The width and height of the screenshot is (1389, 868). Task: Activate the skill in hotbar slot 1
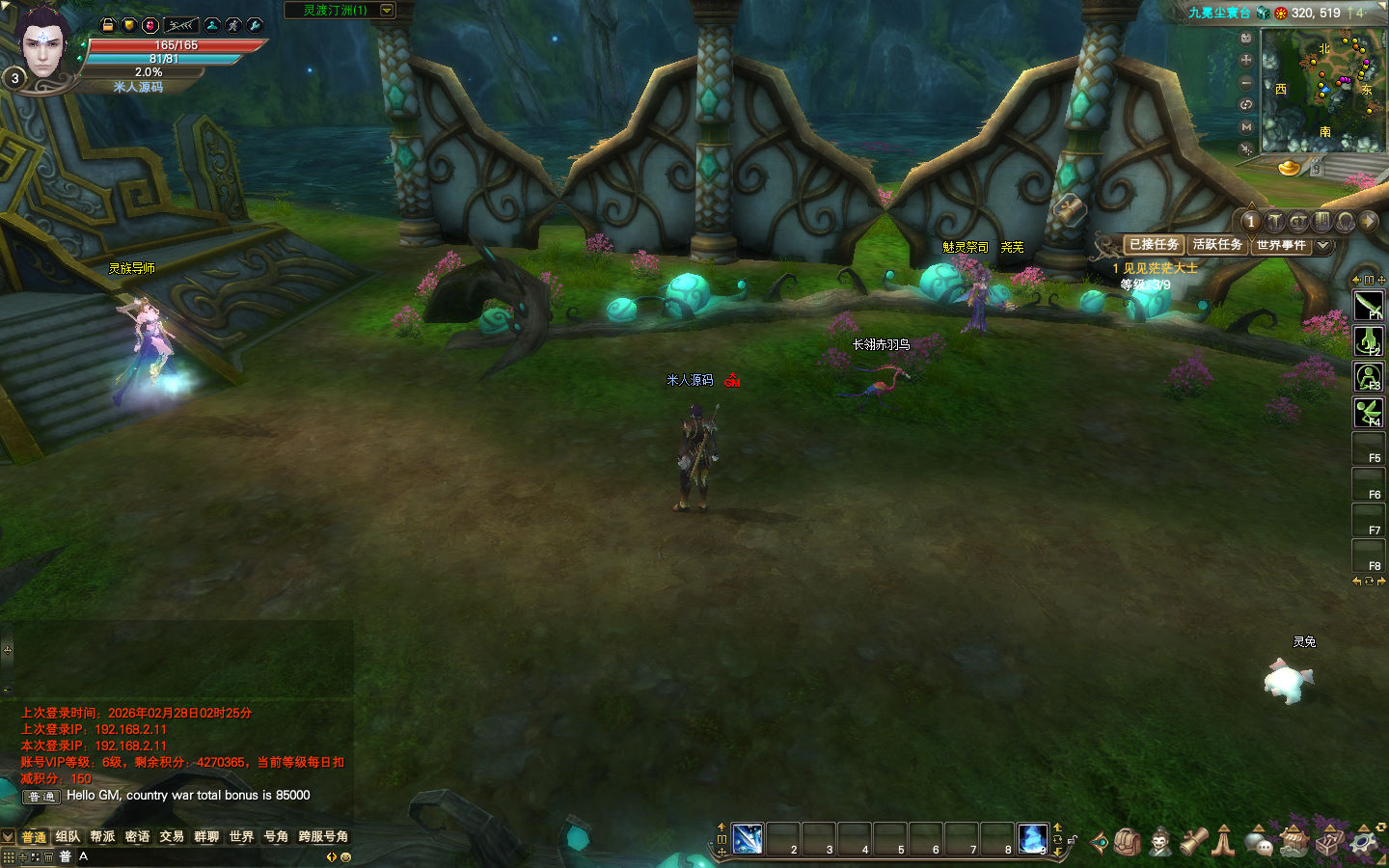tap(748, 839)
